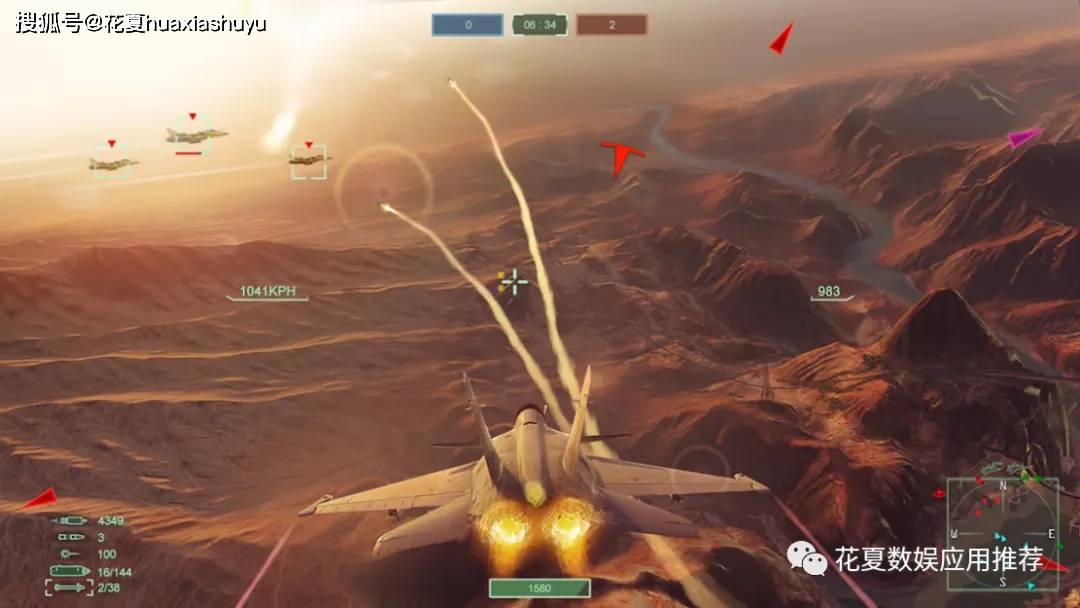The width and height of the screenshot is (1080, 608).
Task: Select the cannon ammo icon showing 4349
Action: click(70, 521)
